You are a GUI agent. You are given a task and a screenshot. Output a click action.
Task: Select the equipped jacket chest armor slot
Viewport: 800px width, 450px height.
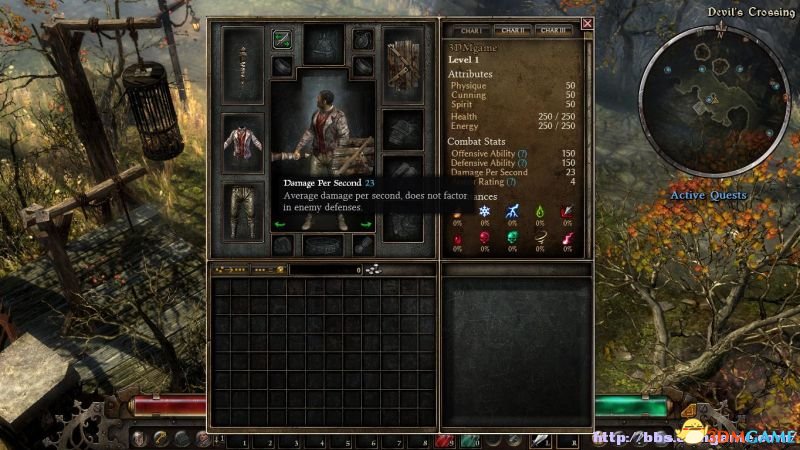pyautogui.click(x=242, y=143)
